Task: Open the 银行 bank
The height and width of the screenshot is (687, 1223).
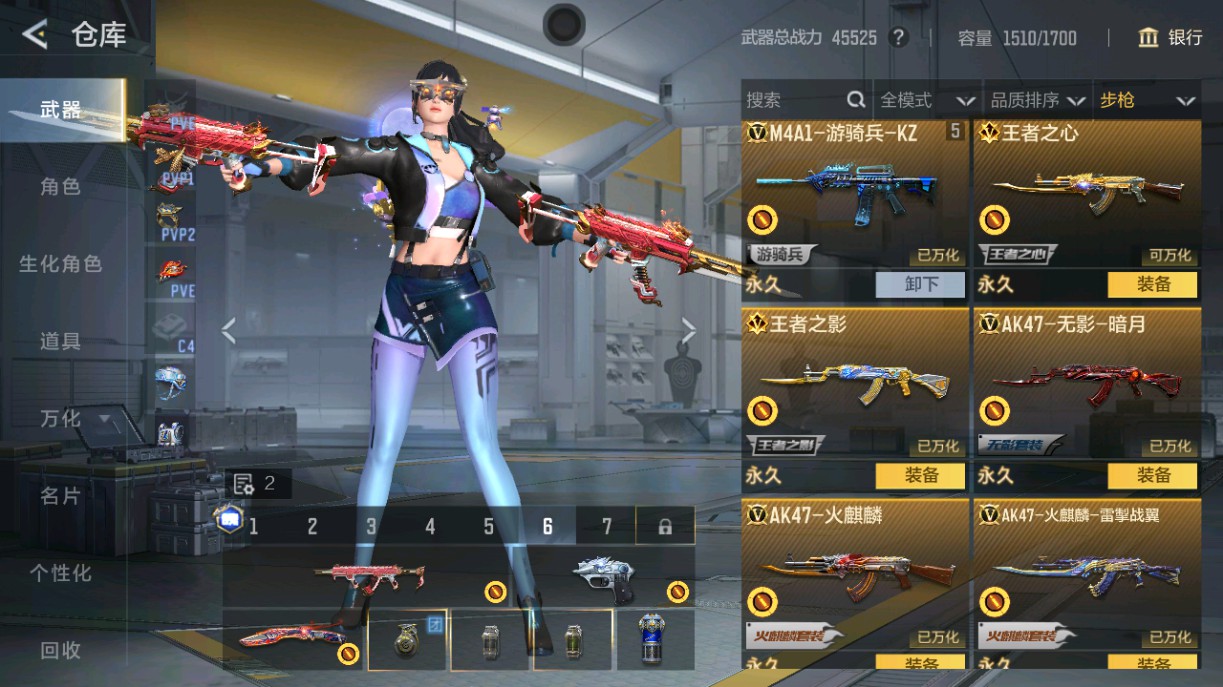Action: pyautogui.click(x=1171, y=38)
